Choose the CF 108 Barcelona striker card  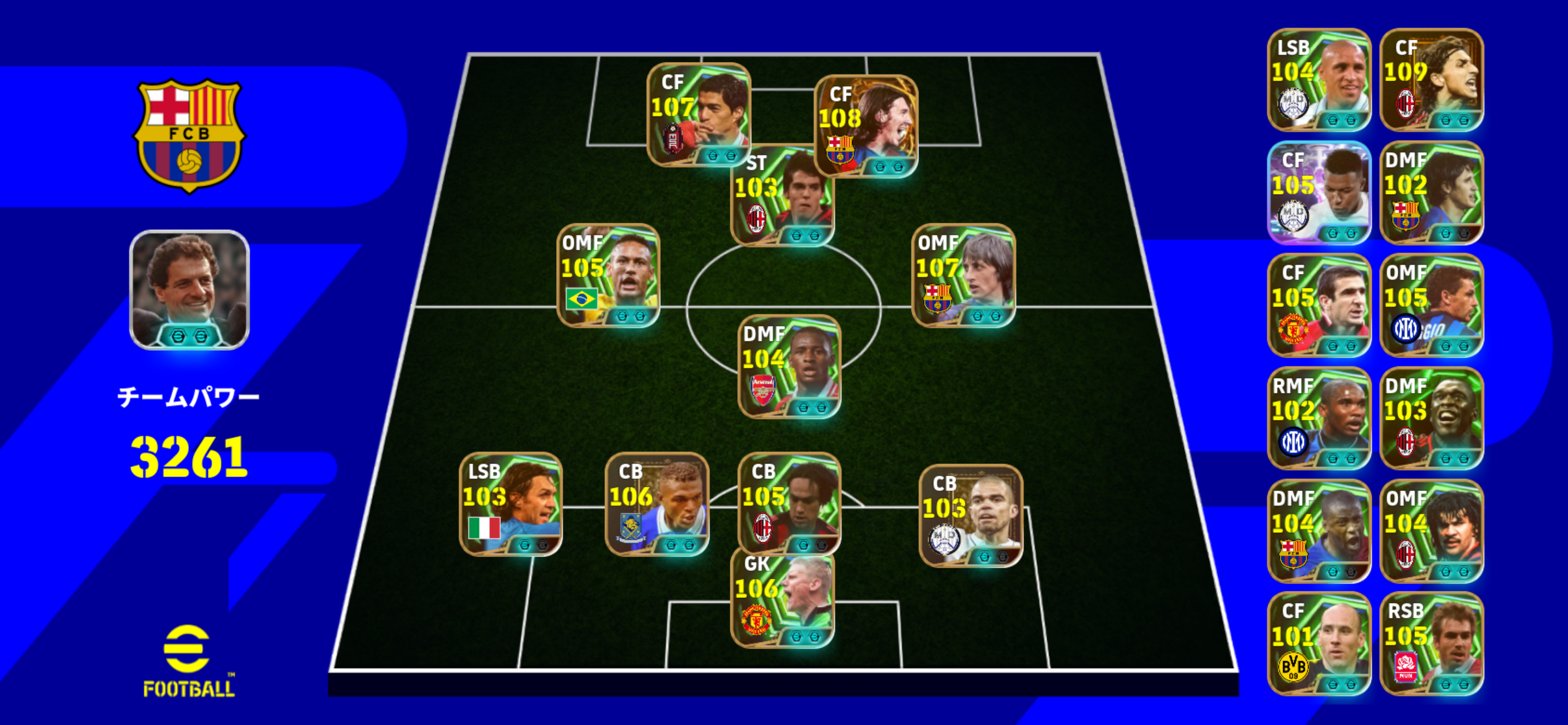pos(866,126)
